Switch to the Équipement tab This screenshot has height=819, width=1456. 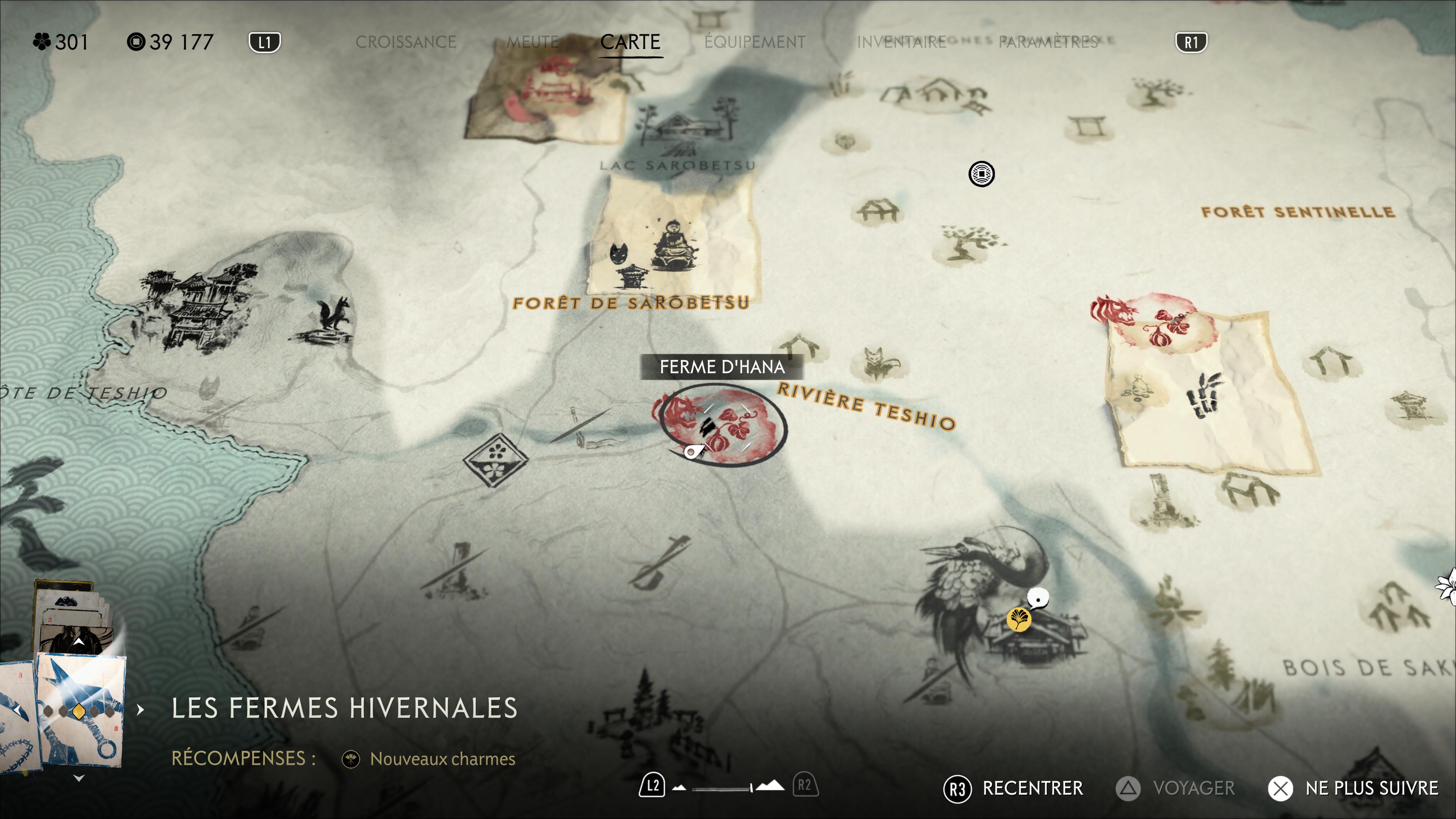coord(755,42)
